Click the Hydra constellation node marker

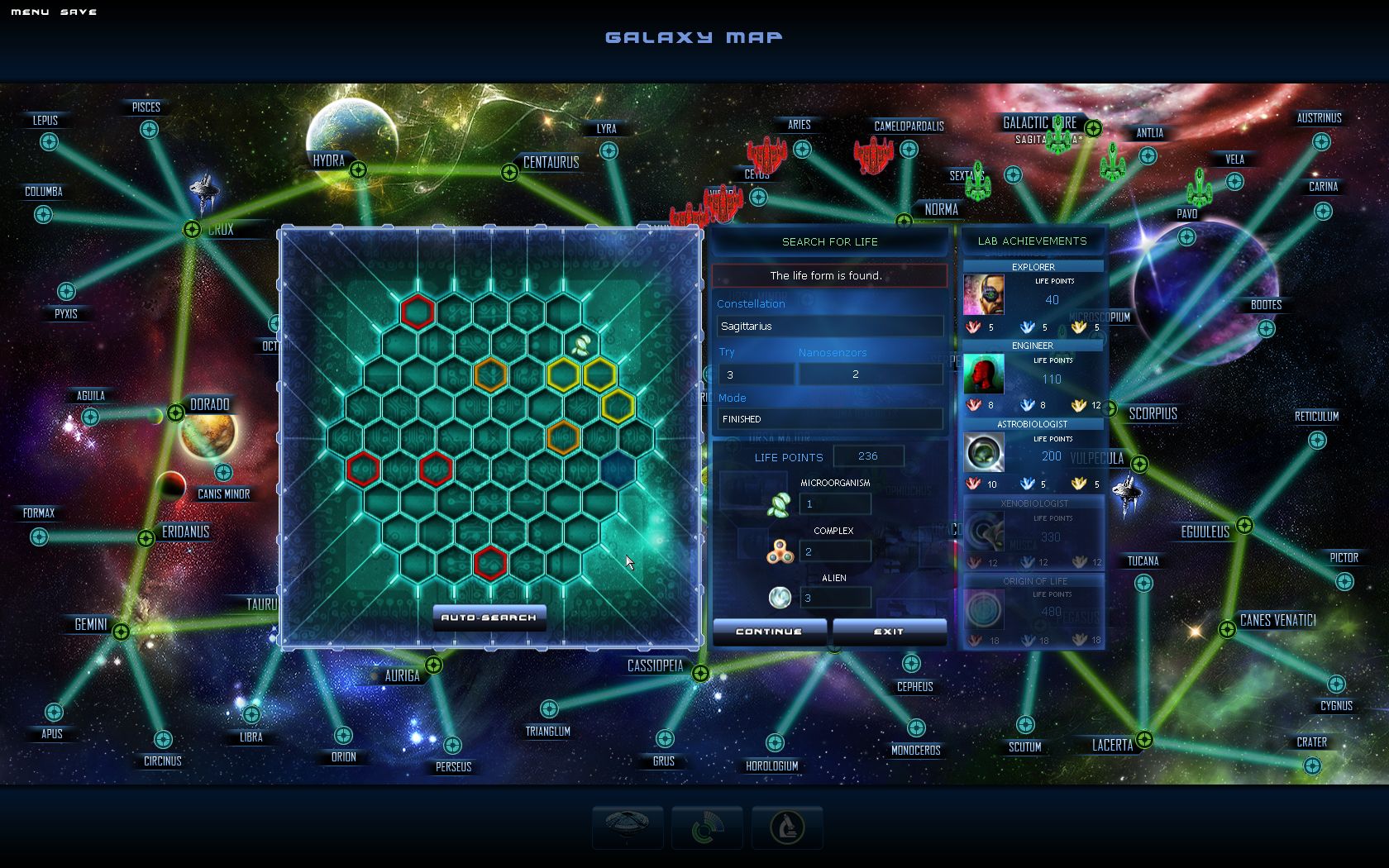tap(359, 169)
